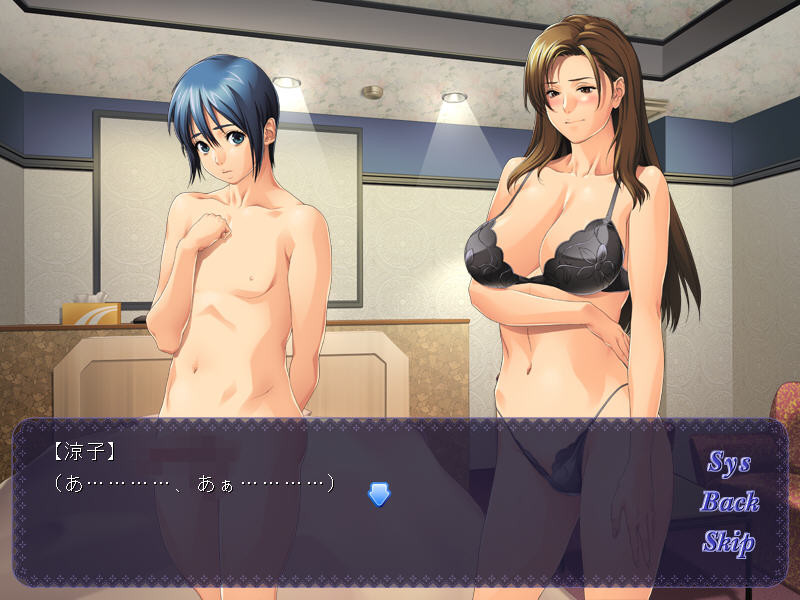This screenshot has height=600, width=800.
Task: Click the Back button
Action: pyautogui.click(x=729, y=502)
